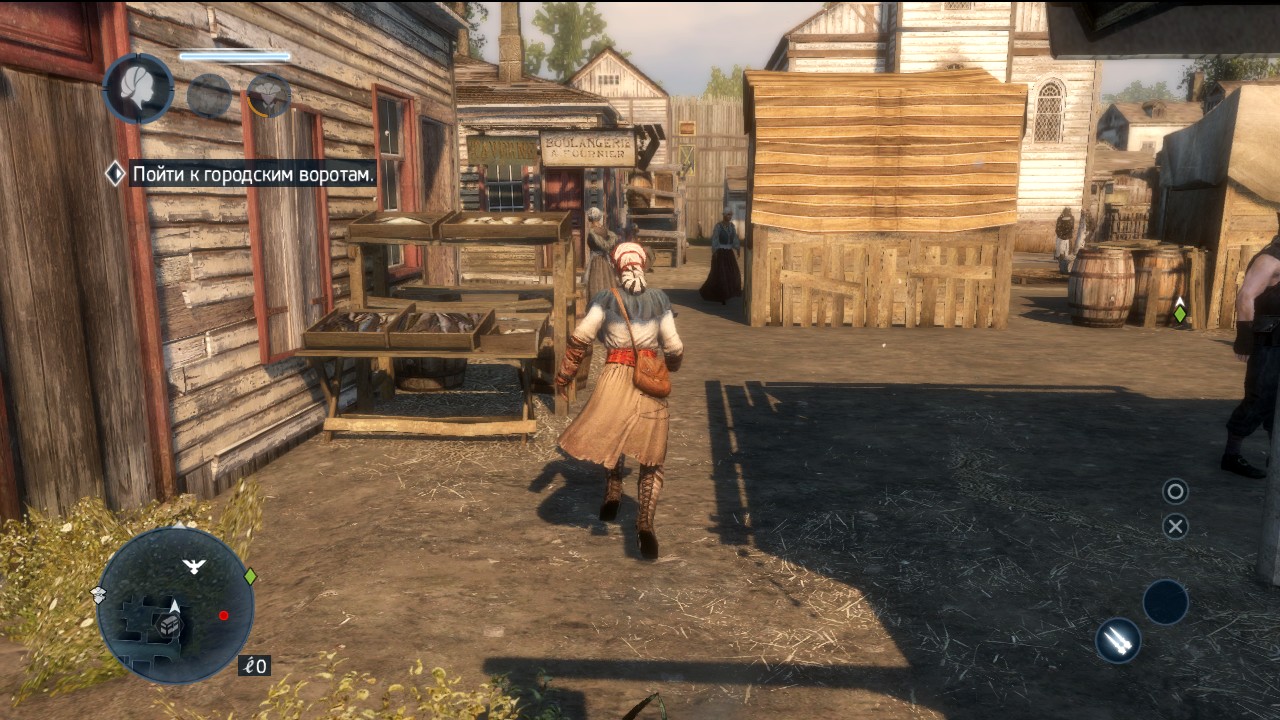Click the woman's profile persona icon
Image resolution: width=1280 pixels, height=720 pixels.
click(139, 88)
